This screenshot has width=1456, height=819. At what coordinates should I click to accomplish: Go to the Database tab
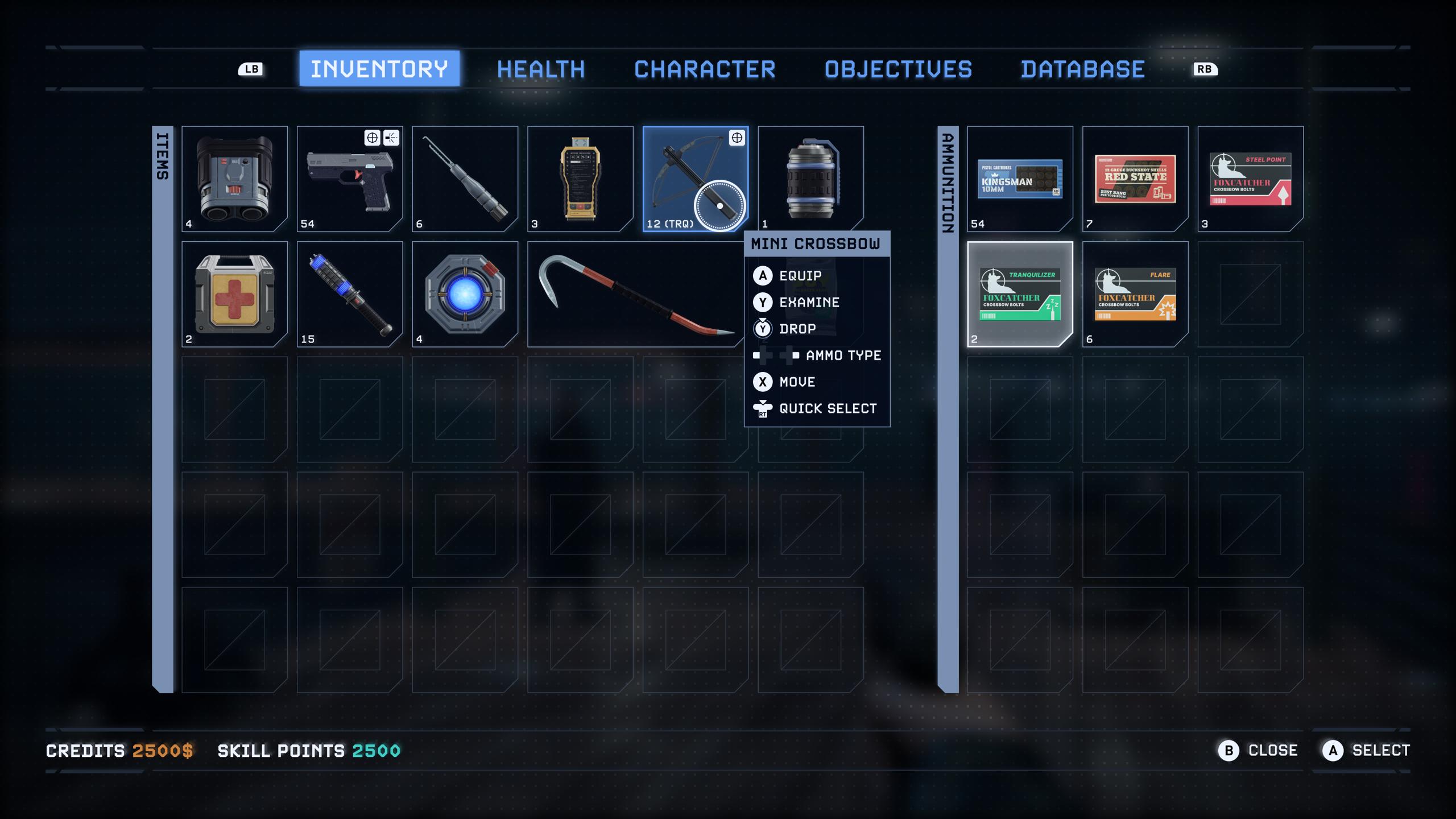(x=1082, y=69)
